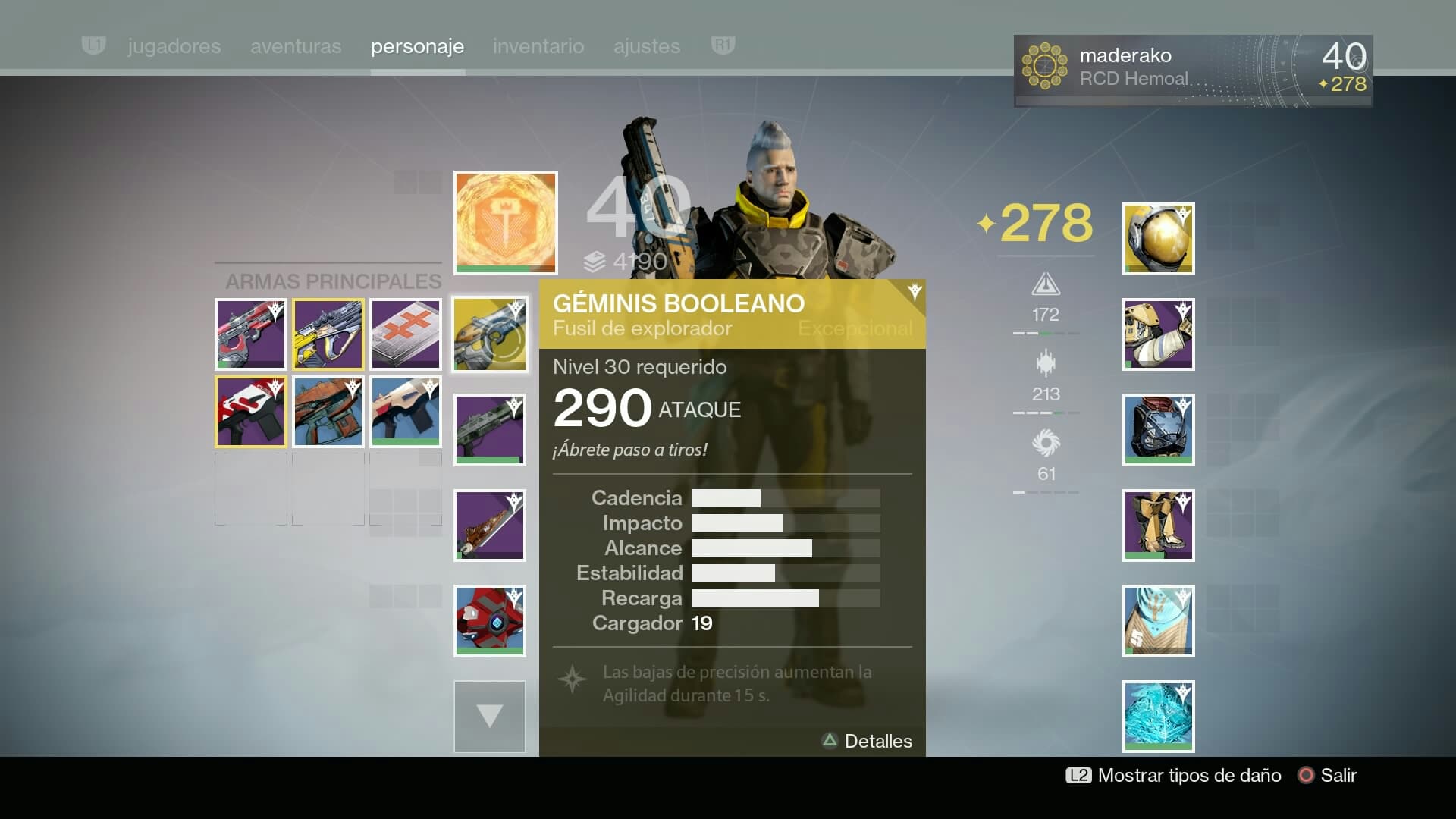
Task: Open the aventuras tab
Action: 296,46
